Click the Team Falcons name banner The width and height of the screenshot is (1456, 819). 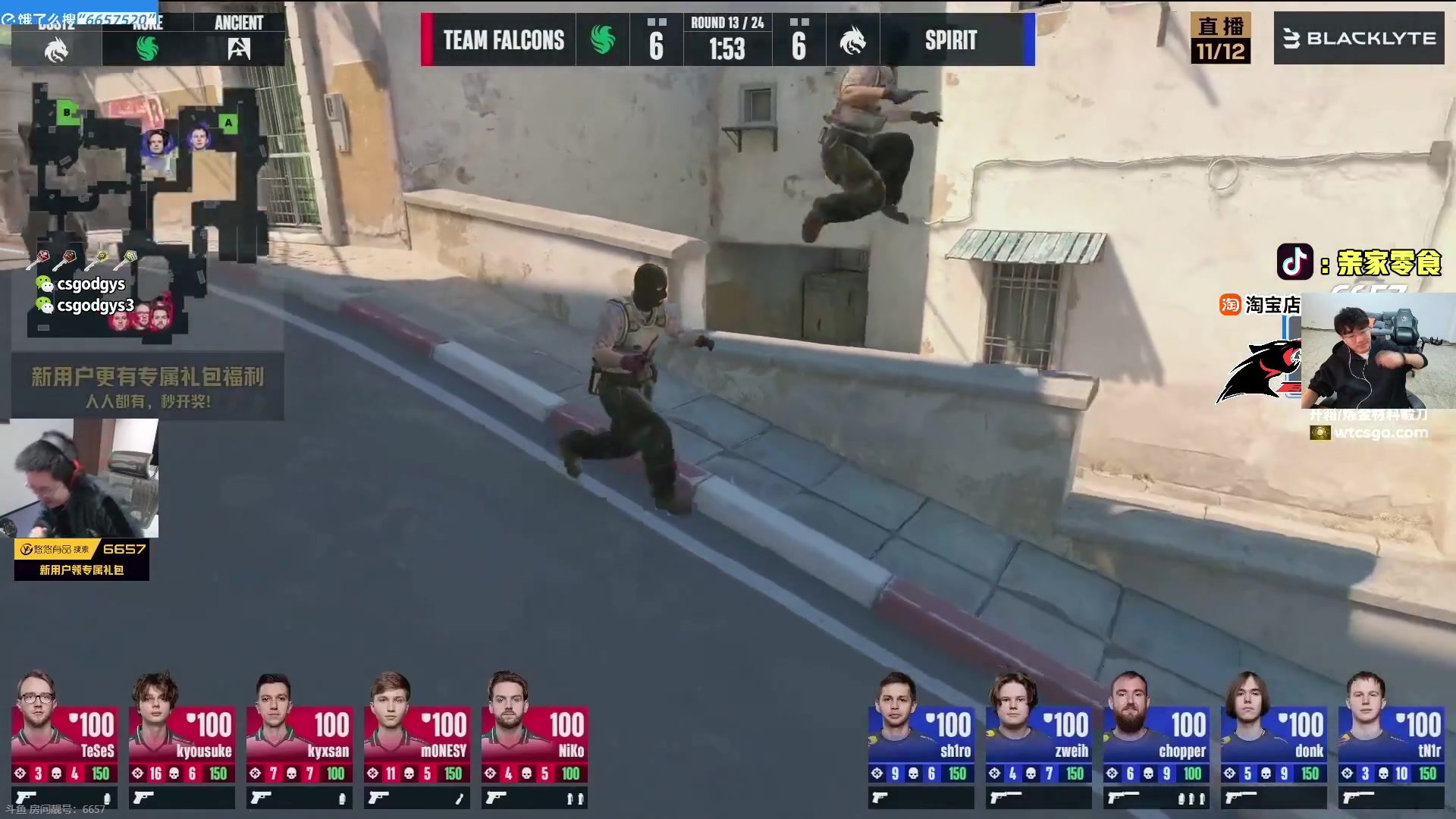coord(504,40)
